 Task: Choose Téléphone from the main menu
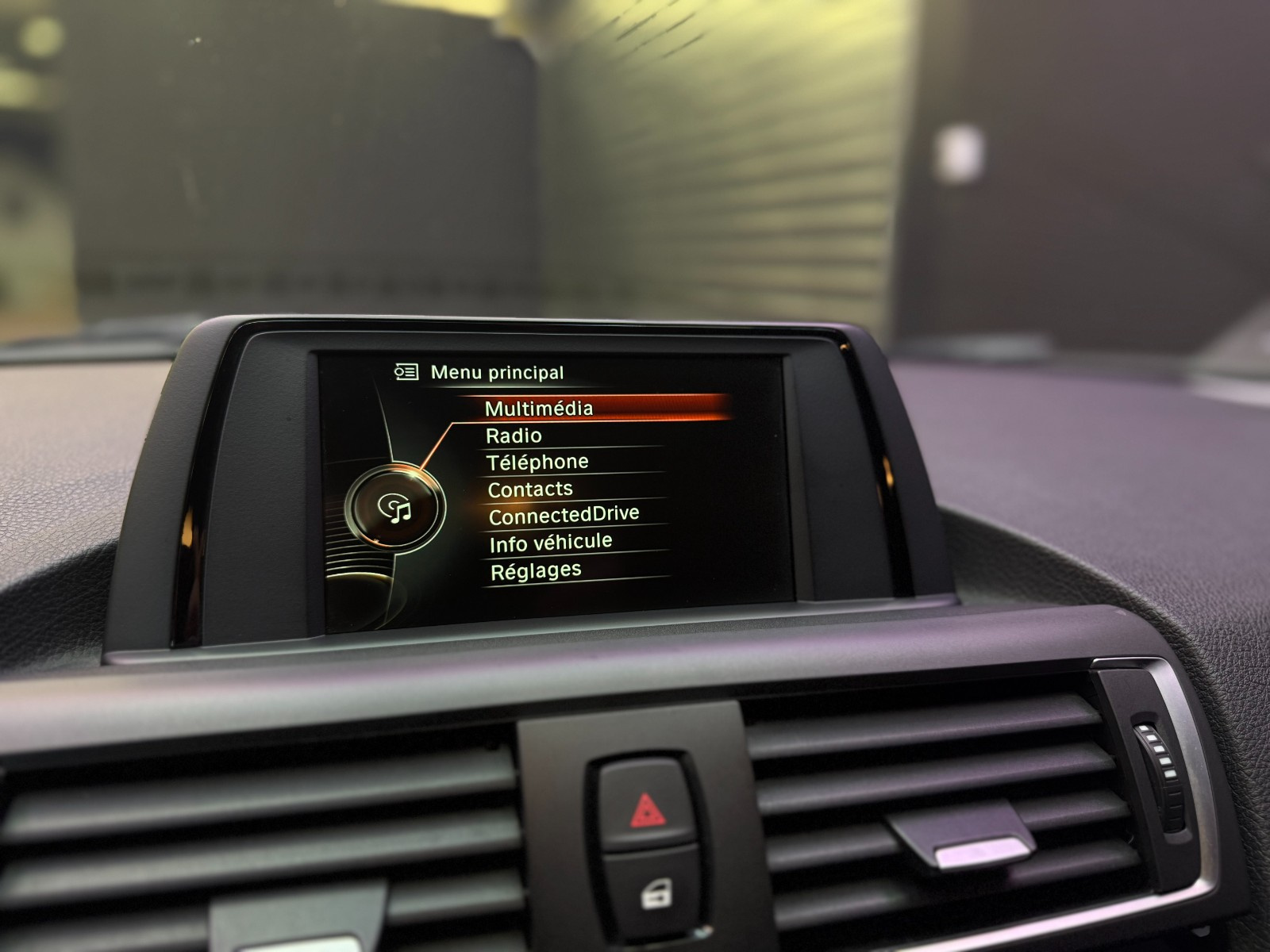coord(537,462)
